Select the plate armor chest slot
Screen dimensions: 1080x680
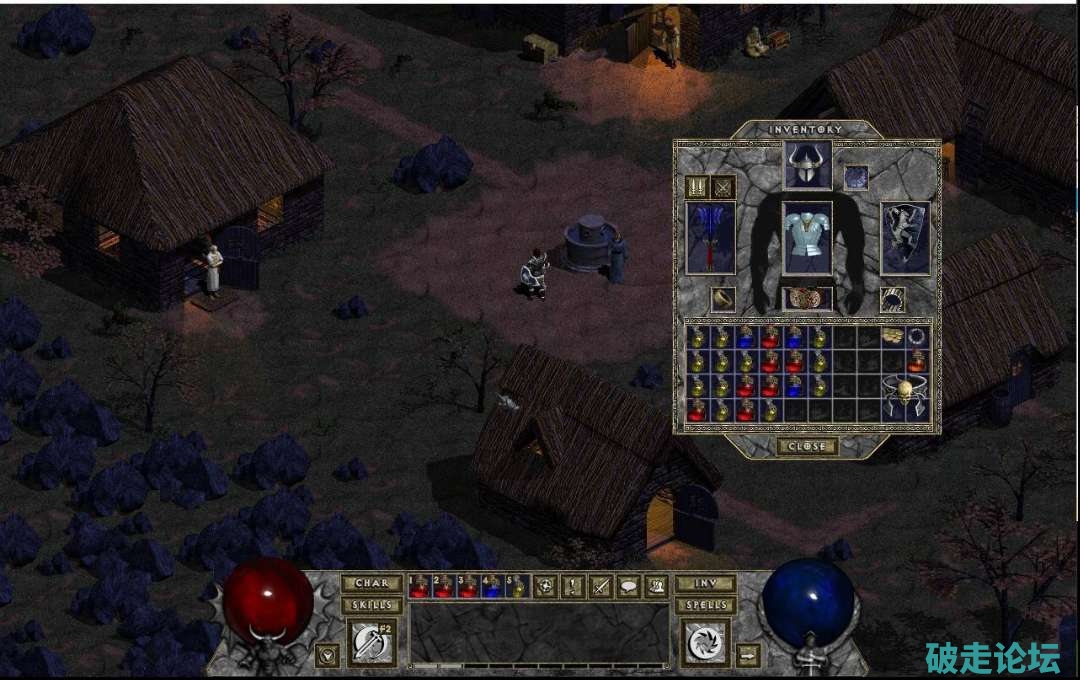(x=807, y=237)
